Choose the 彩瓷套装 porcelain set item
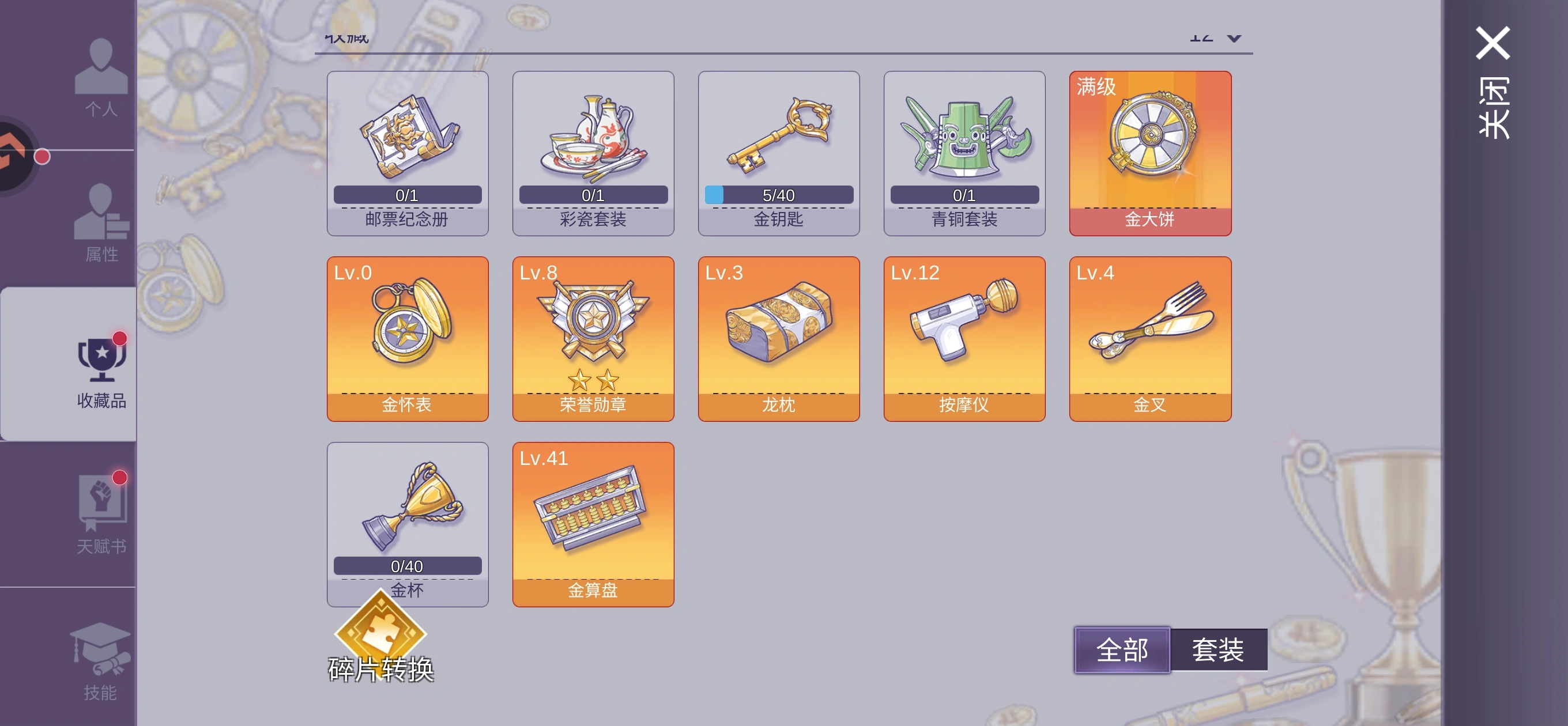Image resolution: width=1568 pixels, height=726 pixels. [x=593, y=153]
